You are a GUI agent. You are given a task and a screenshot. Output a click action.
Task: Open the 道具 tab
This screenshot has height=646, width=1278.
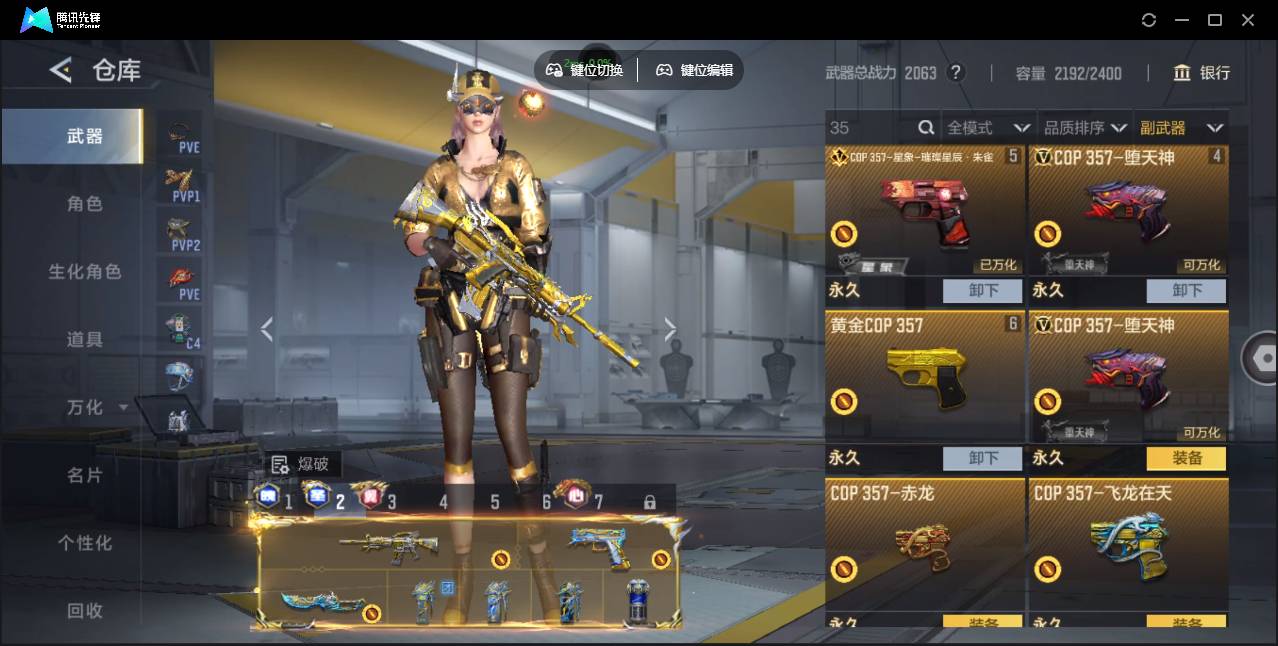pyautogui.click(x=84, y=340)
